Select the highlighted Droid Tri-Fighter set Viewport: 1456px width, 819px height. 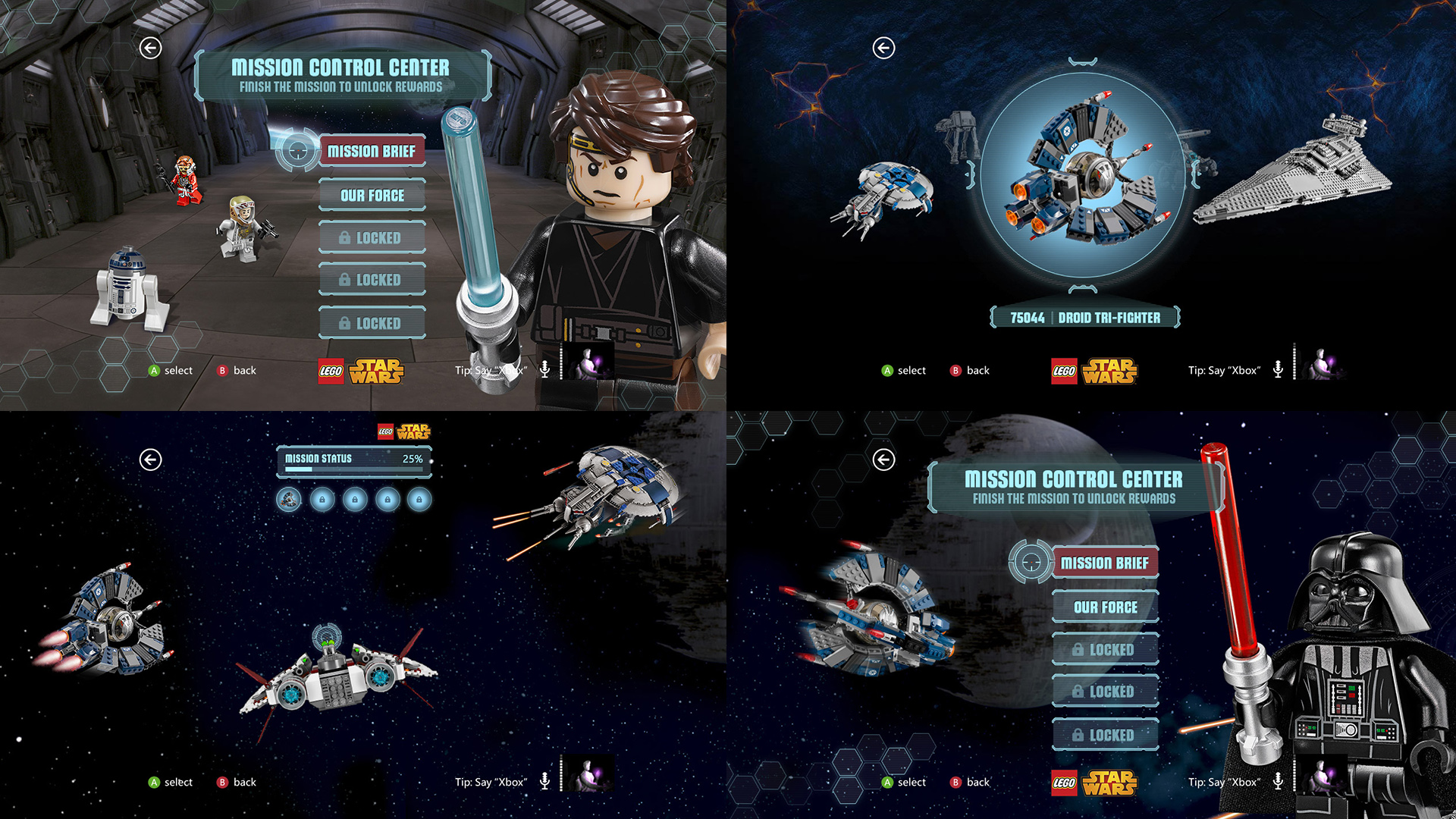tap(1082, 176)
